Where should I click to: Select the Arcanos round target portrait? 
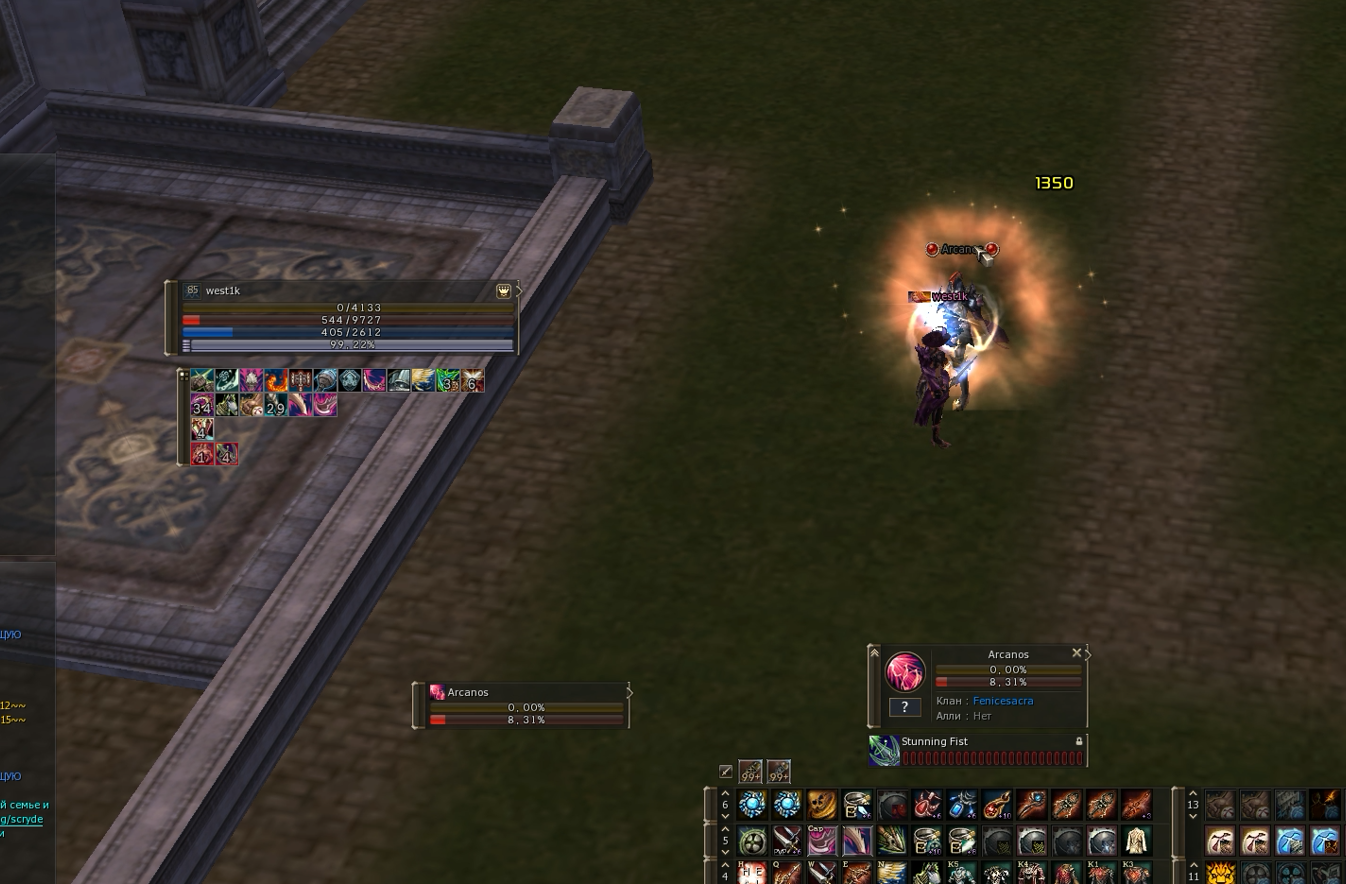905,672
